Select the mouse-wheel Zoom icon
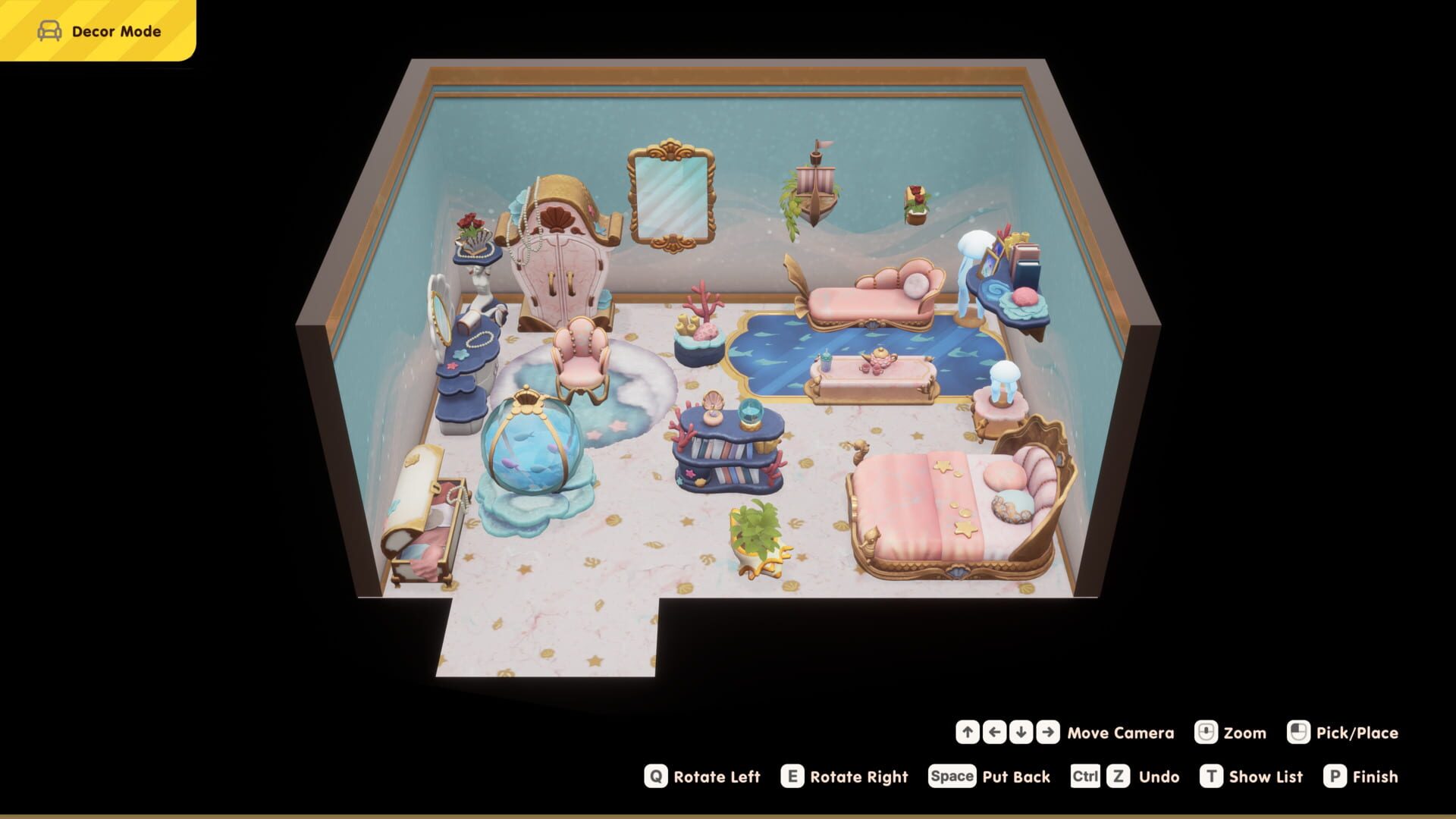The image size is (1456, 819). [x=1207, y=733]
